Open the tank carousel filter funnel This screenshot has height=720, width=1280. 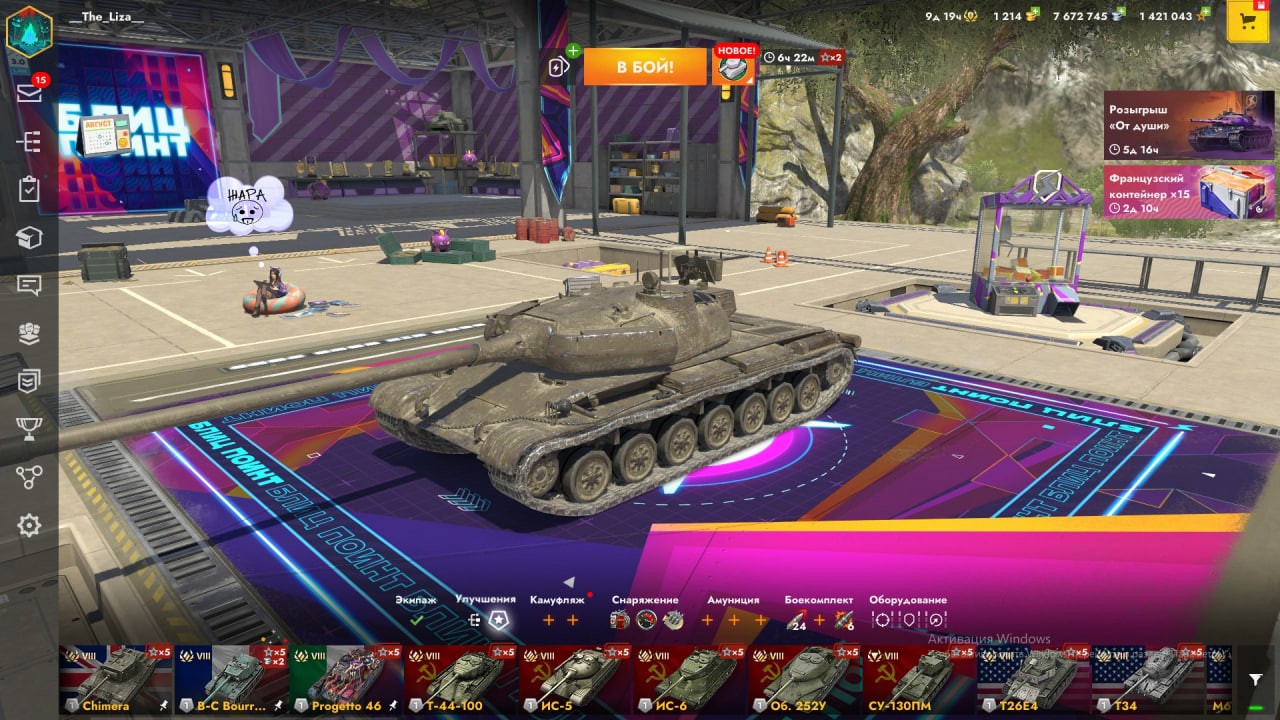(x=1256, y=679)
